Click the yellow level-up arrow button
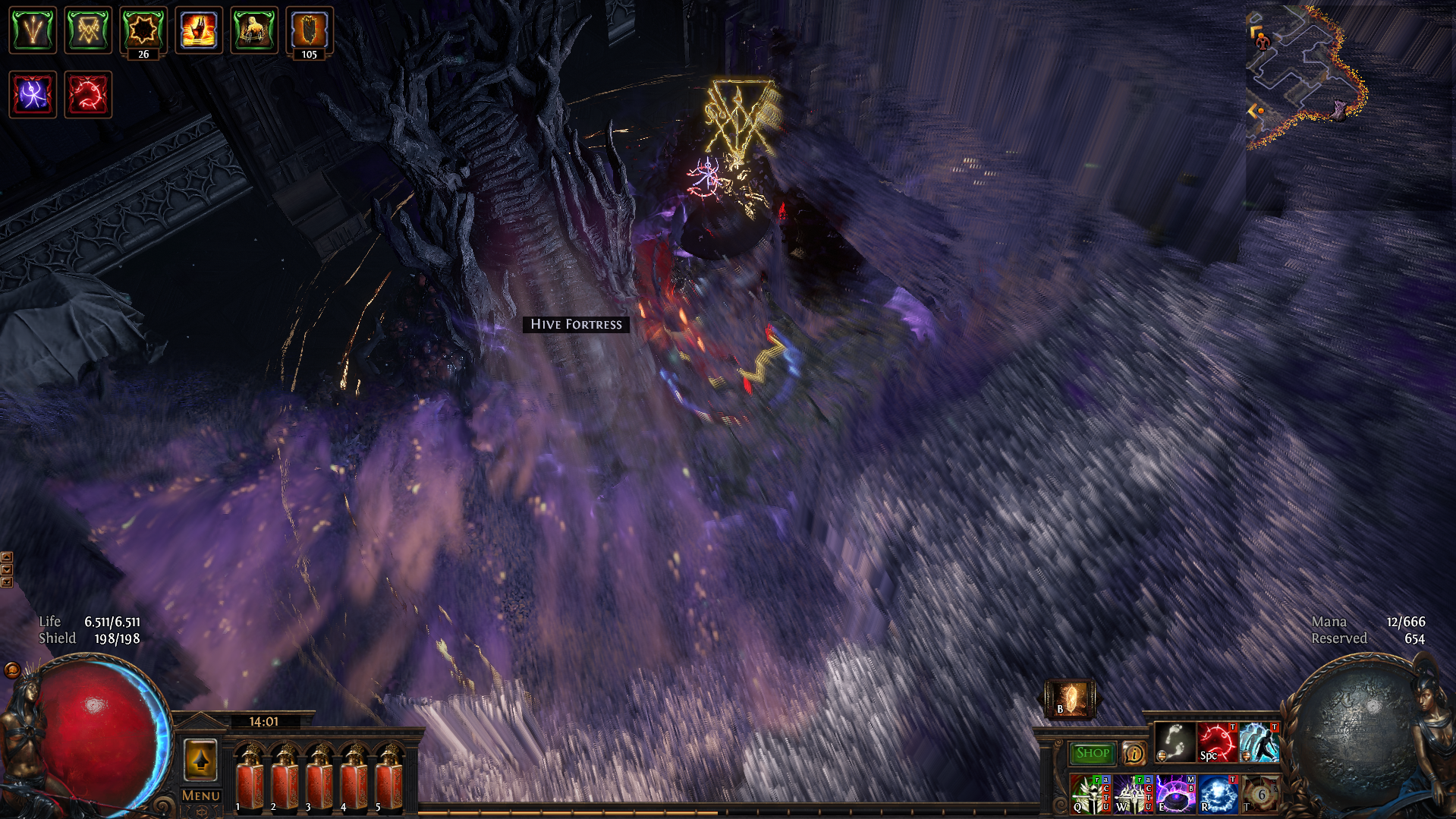Viewport: 1456px width, 819px height. tap(201, 760)
